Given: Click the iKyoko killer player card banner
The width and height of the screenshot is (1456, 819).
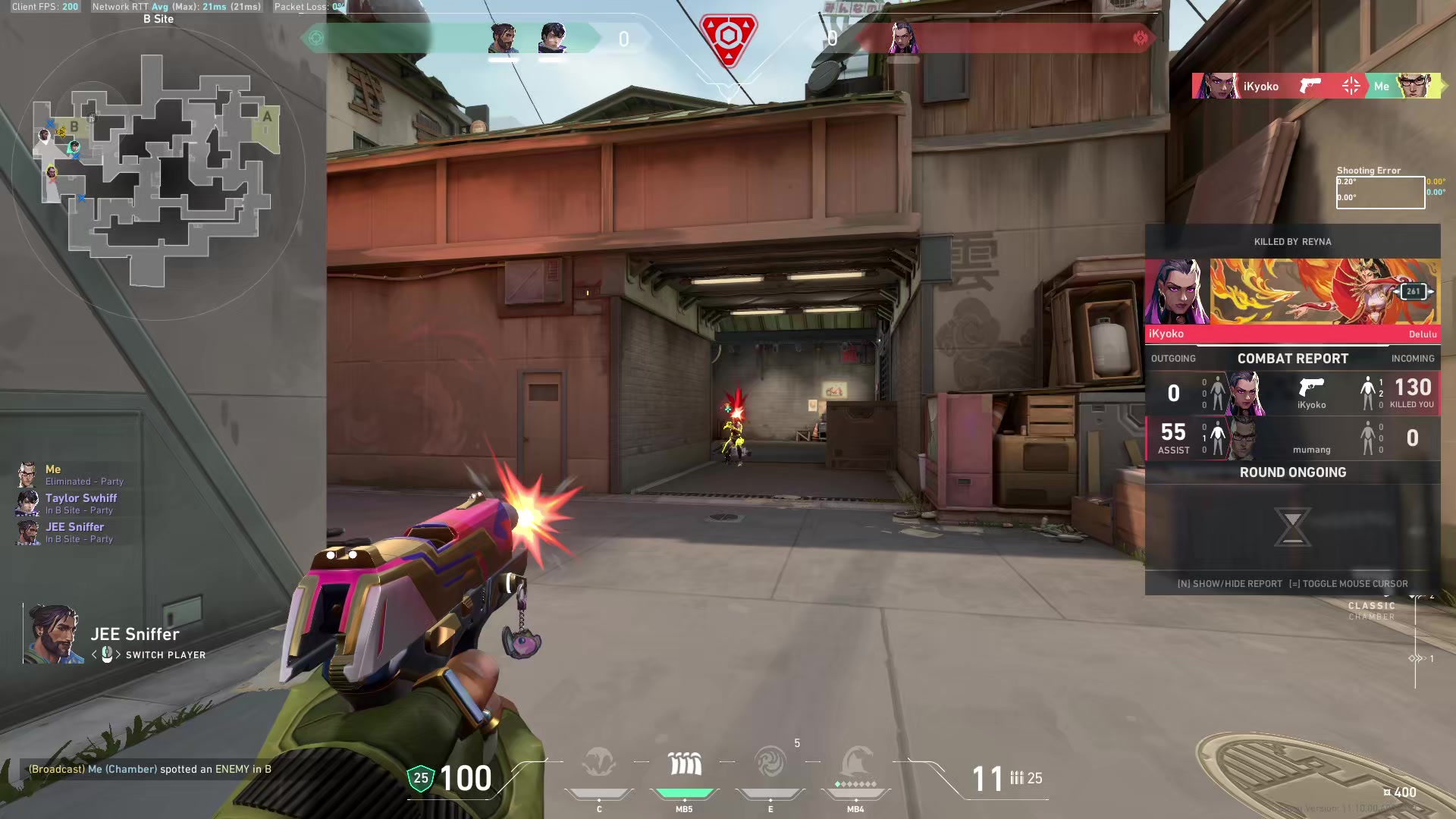Looking at the screenshot, I should [1323, 292].
